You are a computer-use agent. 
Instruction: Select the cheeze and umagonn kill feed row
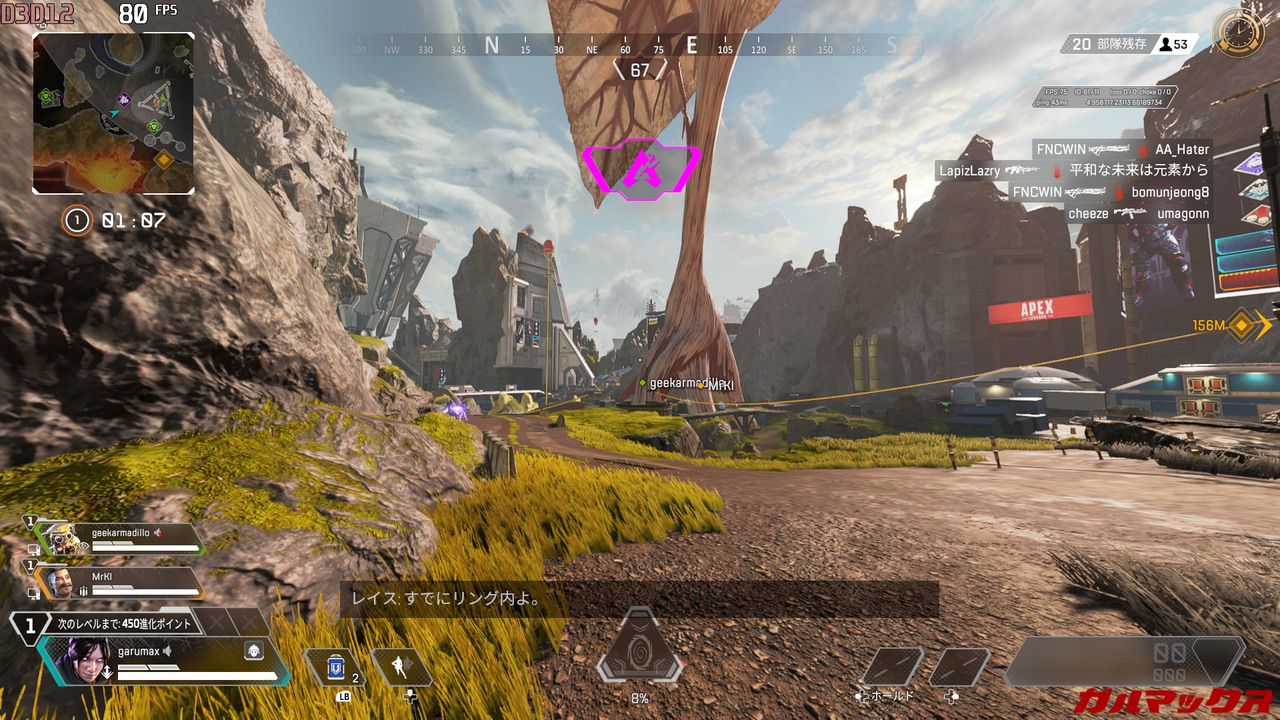coord(1138,214)
